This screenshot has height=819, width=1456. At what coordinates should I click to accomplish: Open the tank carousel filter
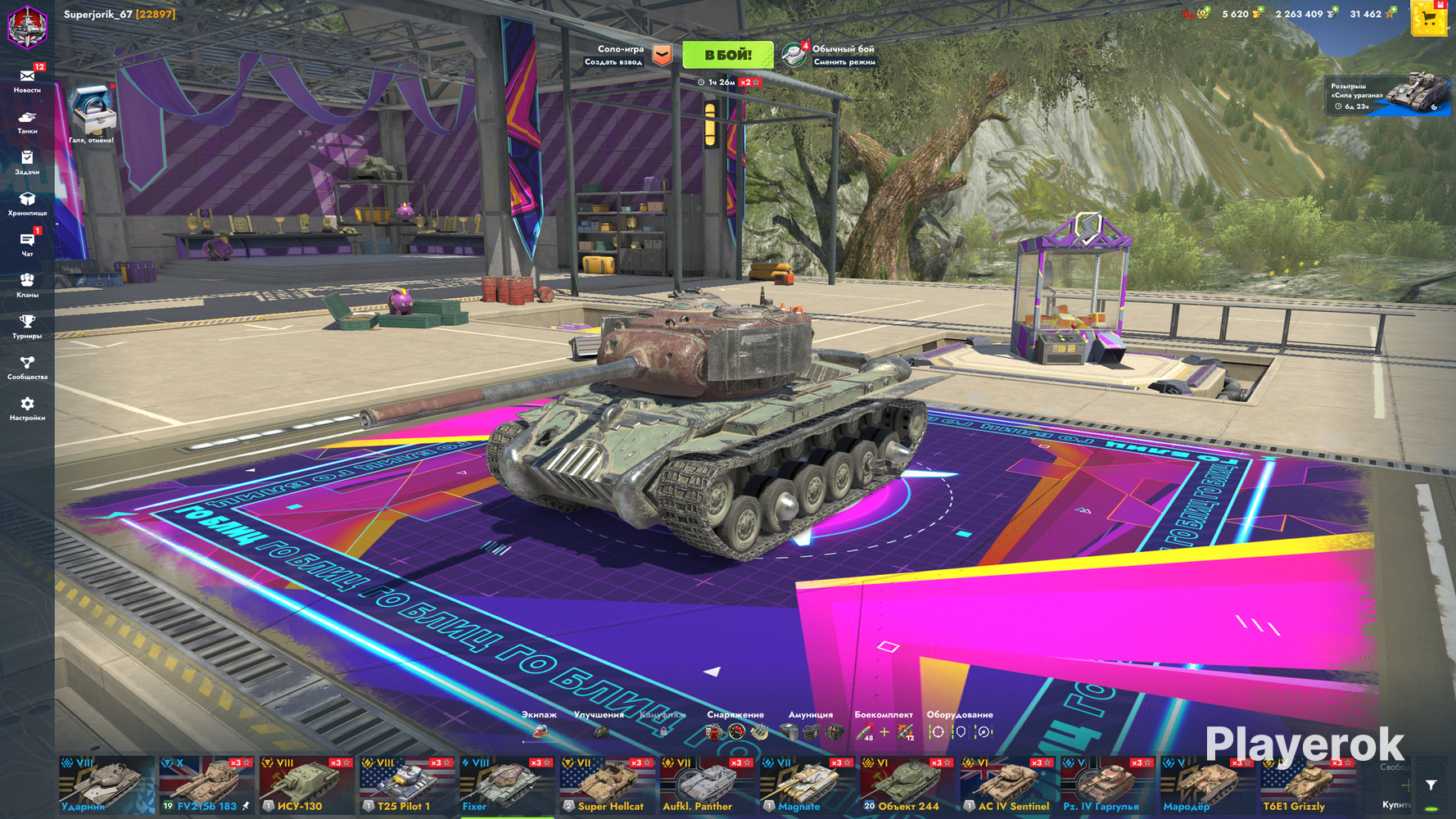pos(1431,785)
